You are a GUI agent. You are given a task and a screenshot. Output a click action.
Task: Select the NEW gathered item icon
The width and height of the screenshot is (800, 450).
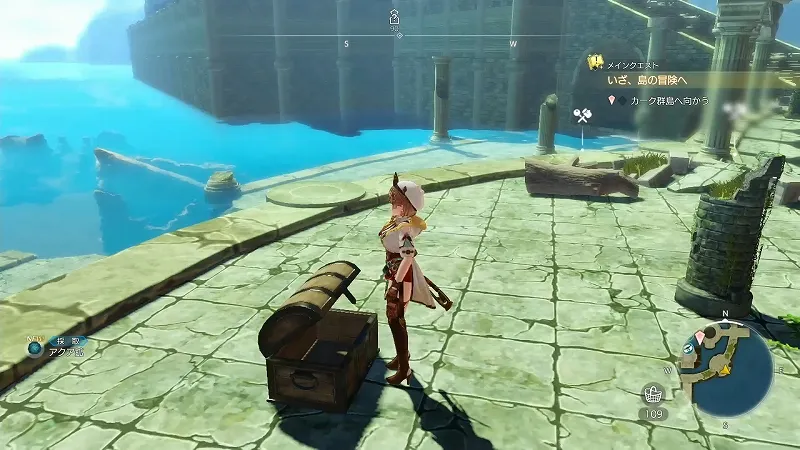[36, 348]
